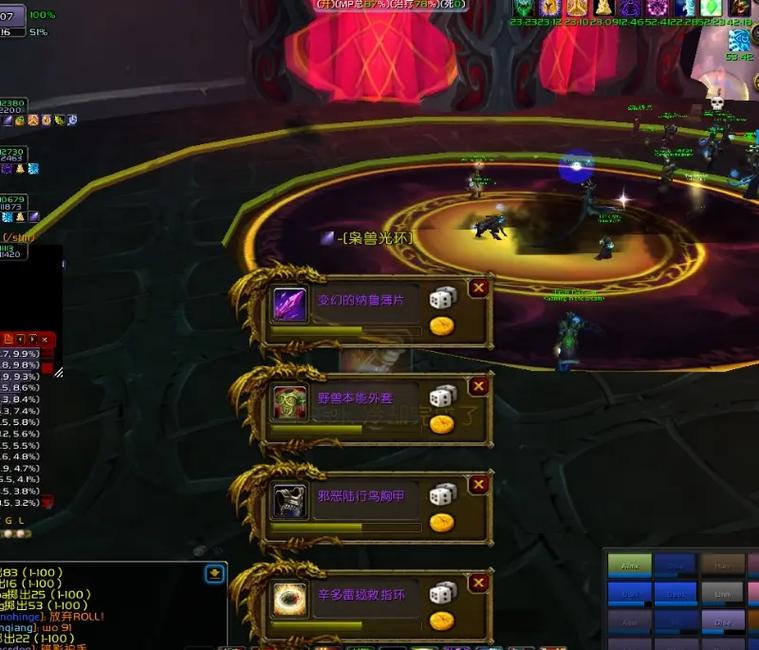Select the 辛多雷拯救指环 ring icon
Image resolution: width=759 pixels, height=650 pixels.
click(x=290, y=599)
